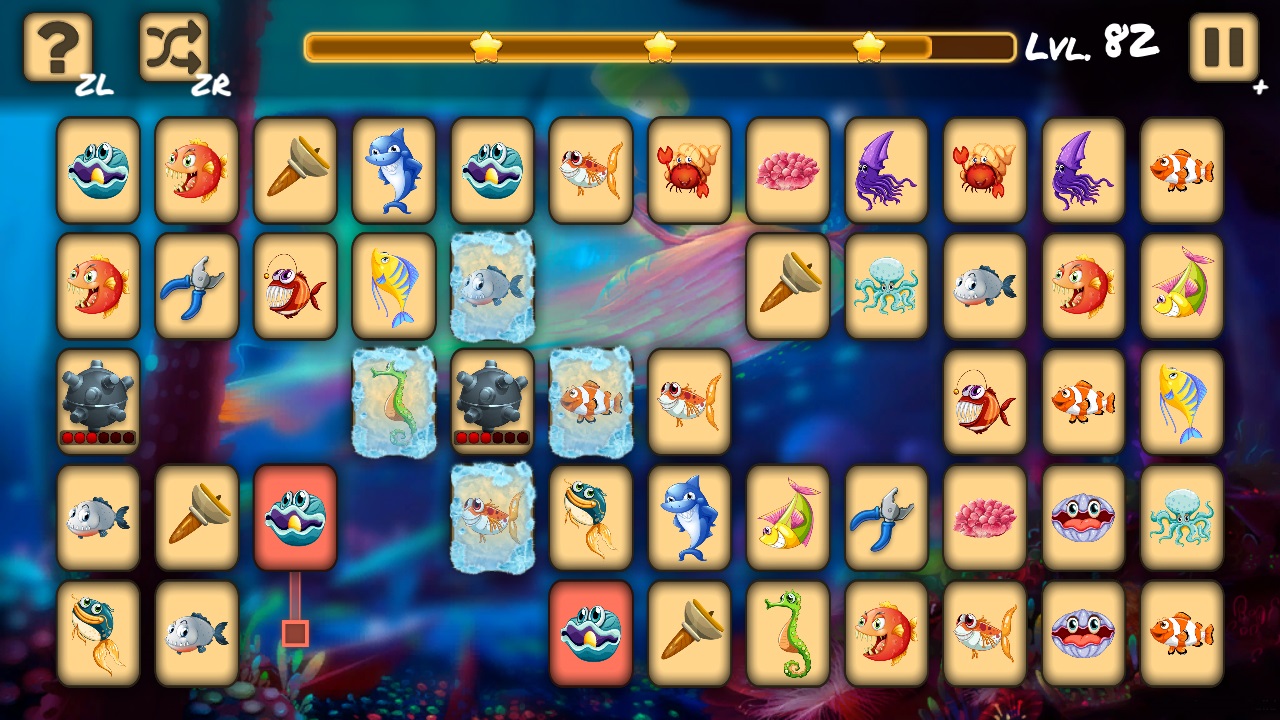Open the ZL help panel
1280x720 pixels.
tap(57, 47)
